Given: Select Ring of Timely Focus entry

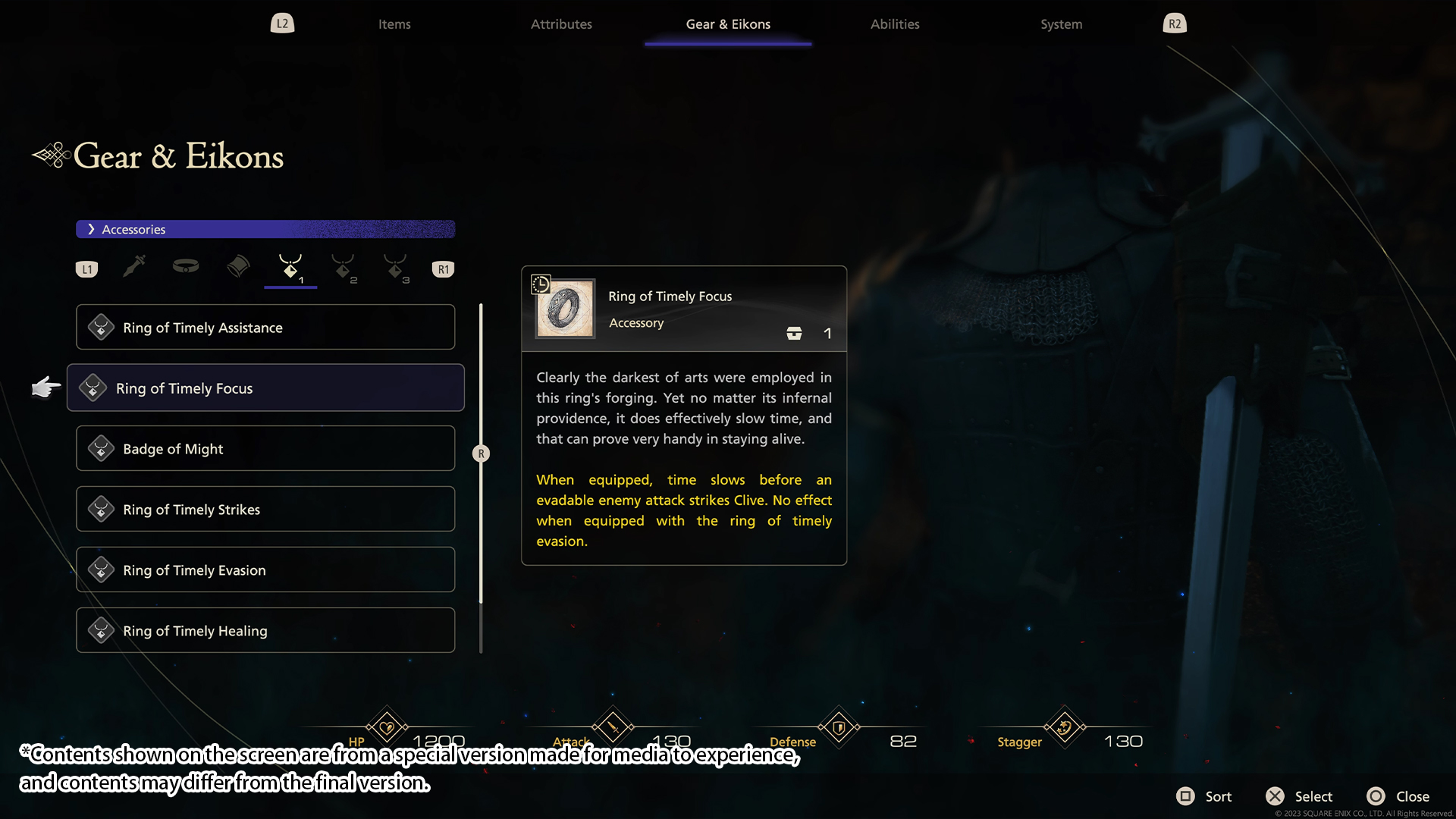Looking at the screenshot, I should click(x=265, y=388).
